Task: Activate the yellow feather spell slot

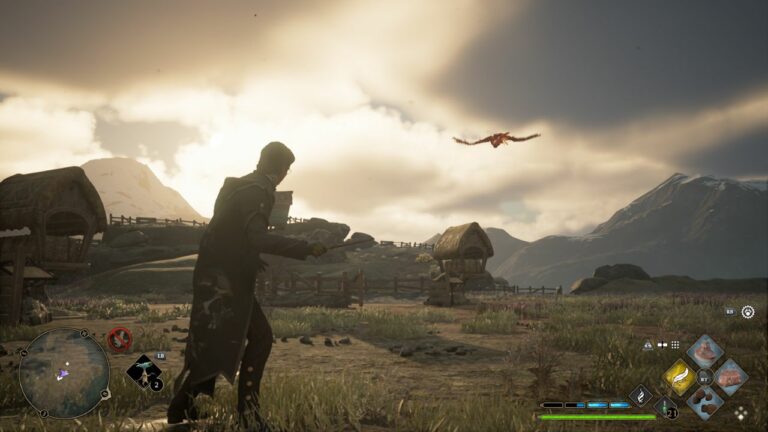Action: [x=680, y=377]
